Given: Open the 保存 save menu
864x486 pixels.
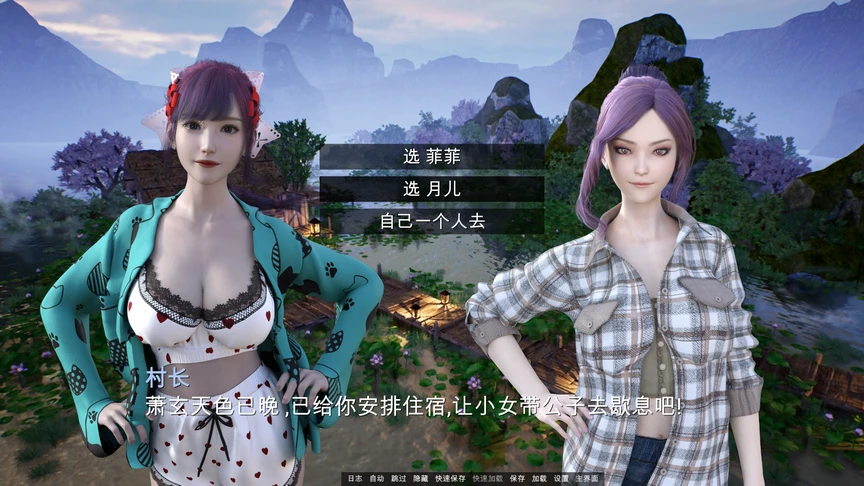Looking at the screenshot, I should (517, 478).
